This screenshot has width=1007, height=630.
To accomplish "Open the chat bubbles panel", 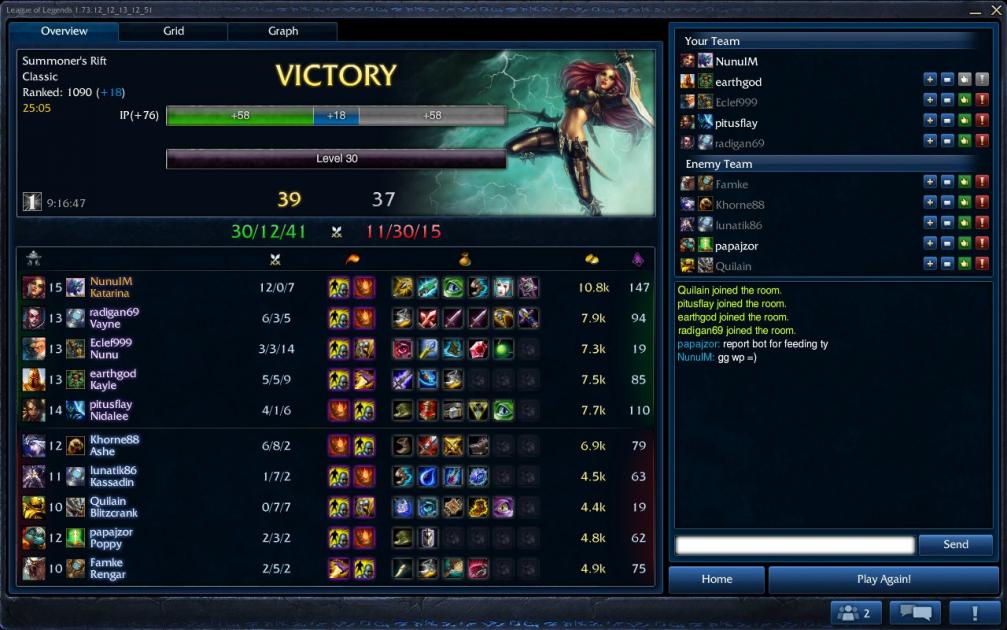I will point(915,613).
